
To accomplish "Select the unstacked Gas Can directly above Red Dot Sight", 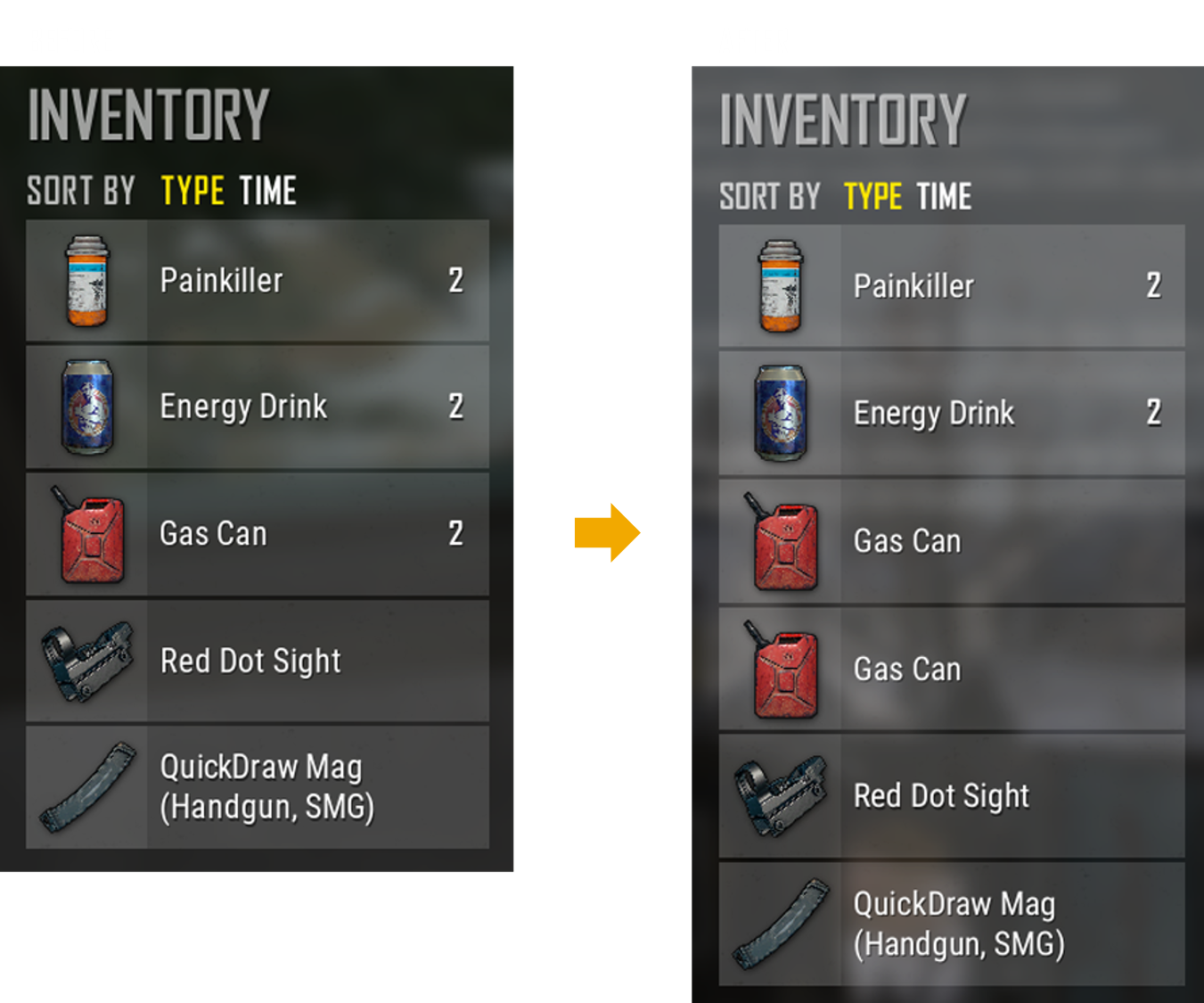I will tap(951, 670).
